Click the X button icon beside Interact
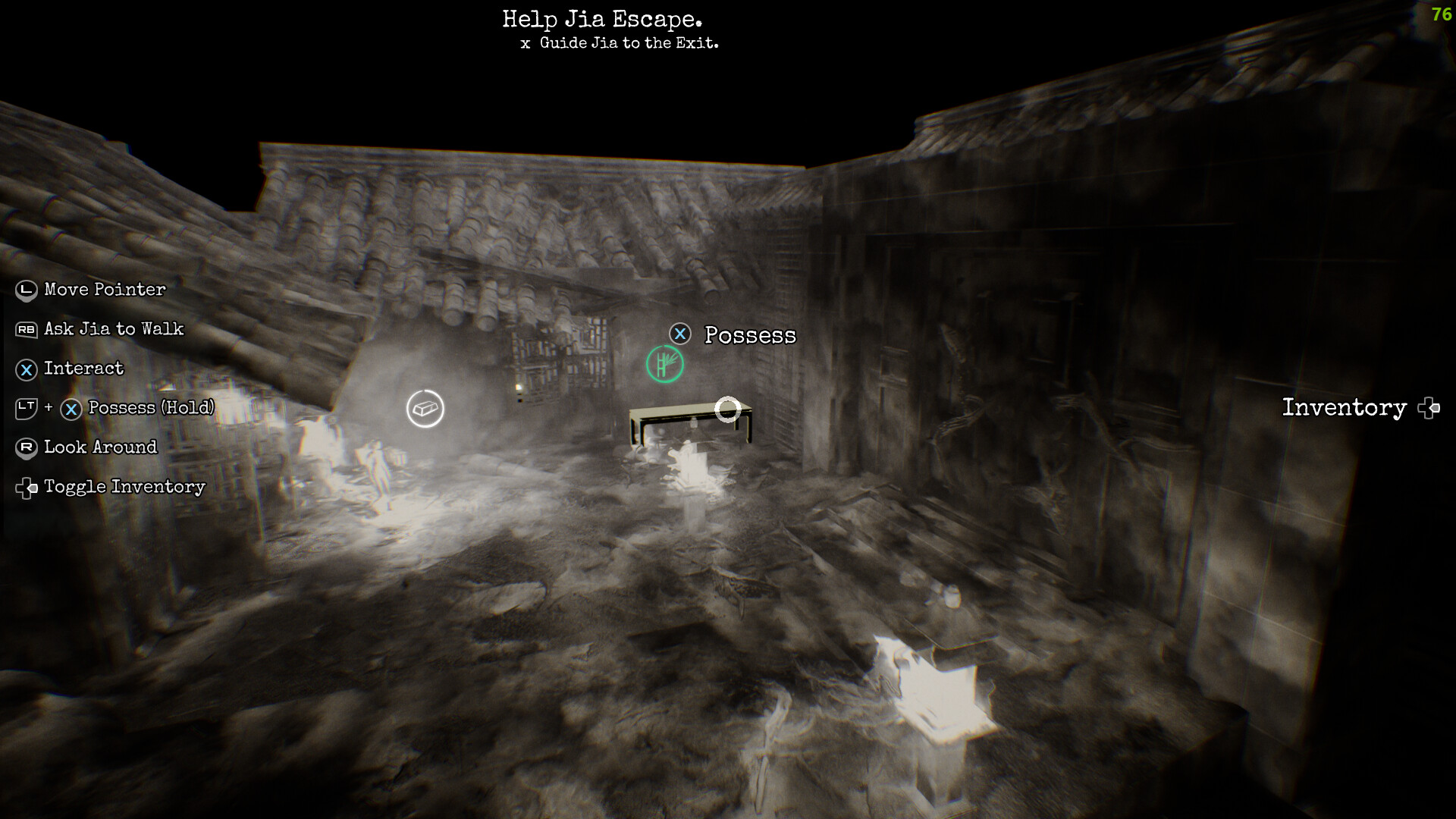The image size is (1456, 819). tap(25, 369)
